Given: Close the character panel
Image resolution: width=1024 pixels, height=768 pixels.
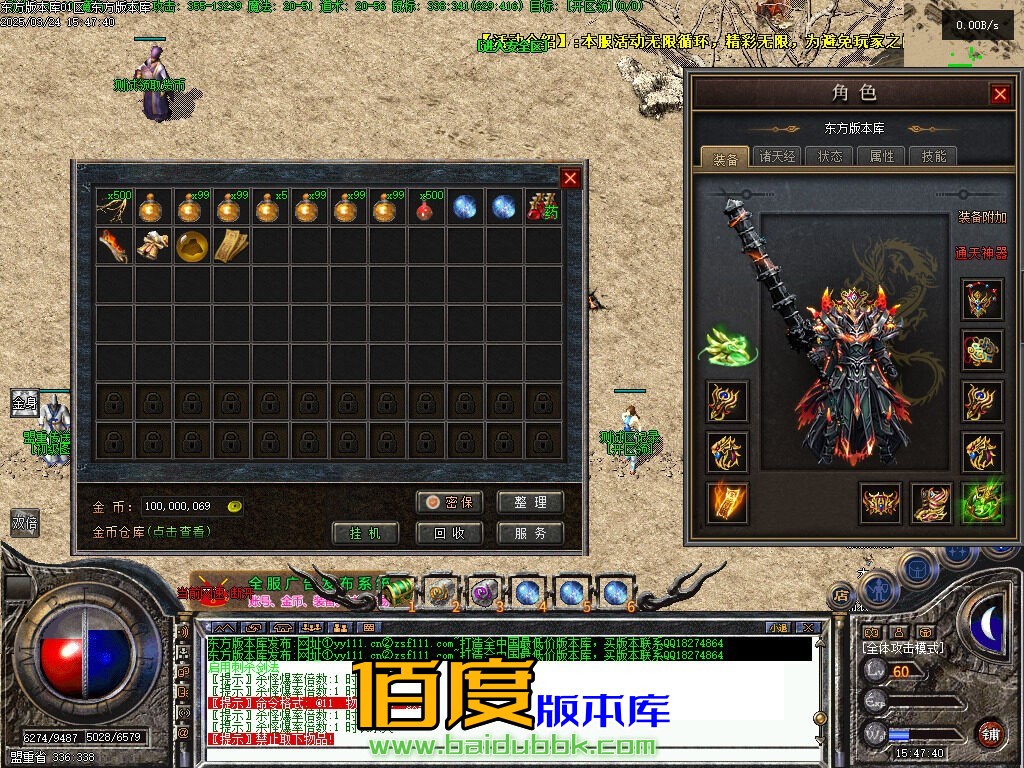Looking at the screenshot, I should click(999, 94).
